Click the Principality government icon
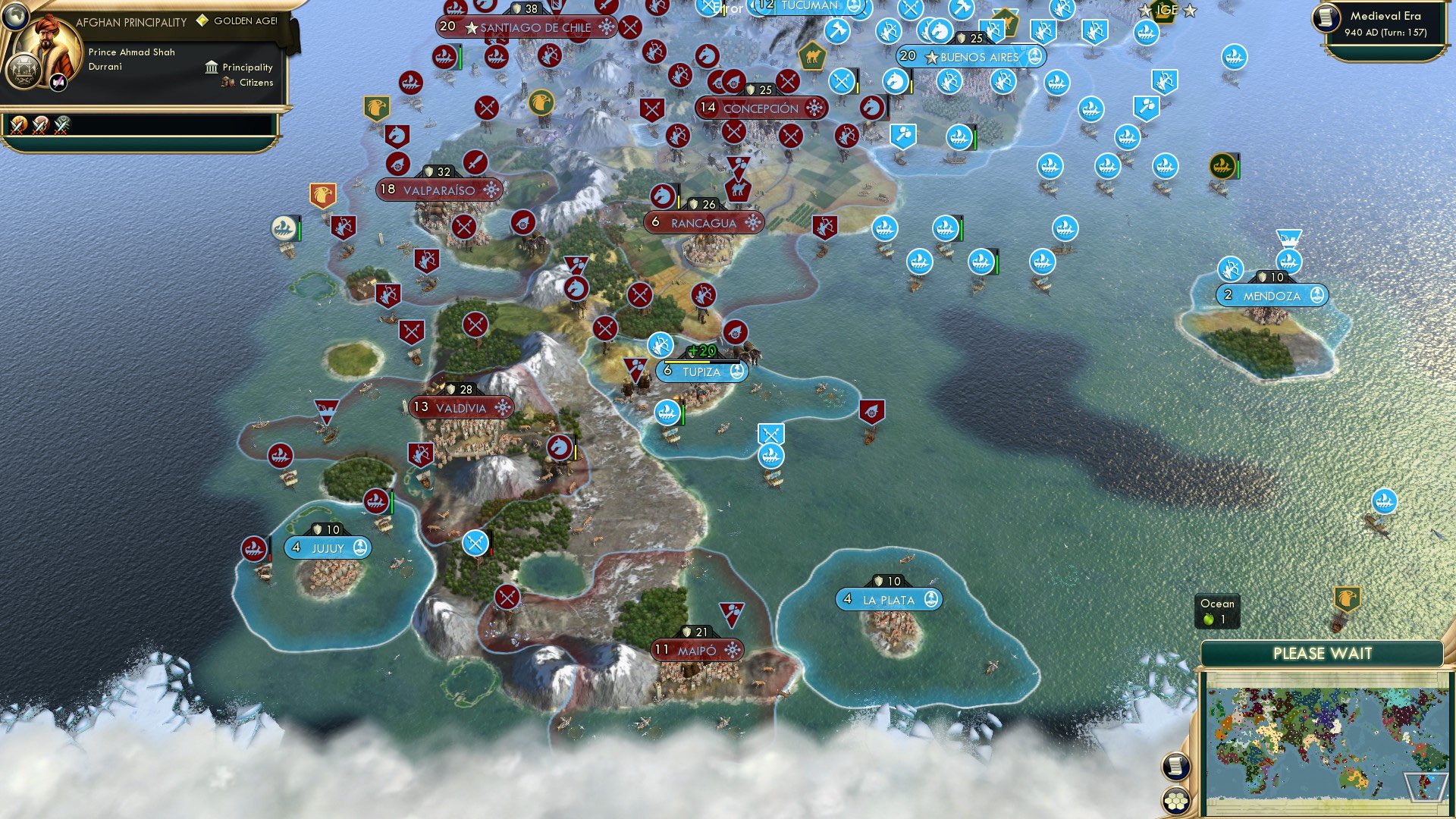The width and height of the screenshot is (1456, 819). click(211, 69)
